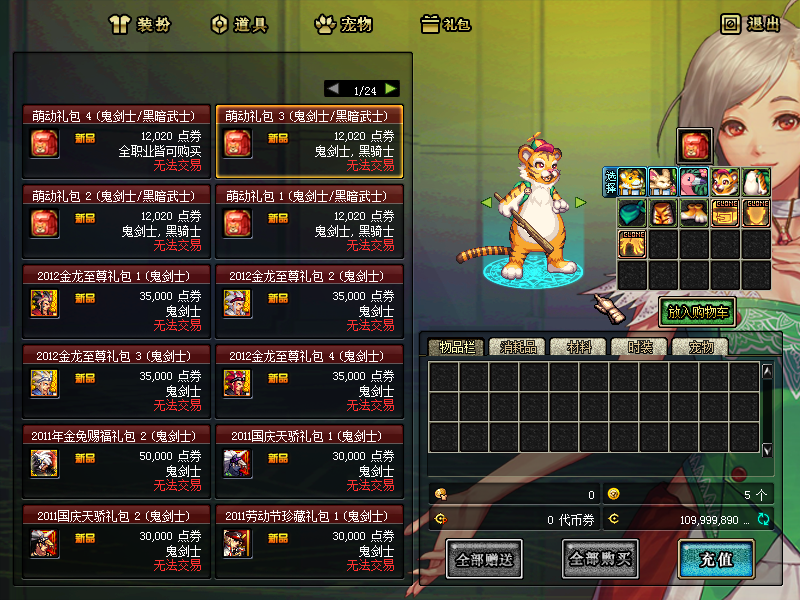Screen dimensions: 800x600
Task: Add to cart with 放入购物车
Action: [x=697, y=312]
